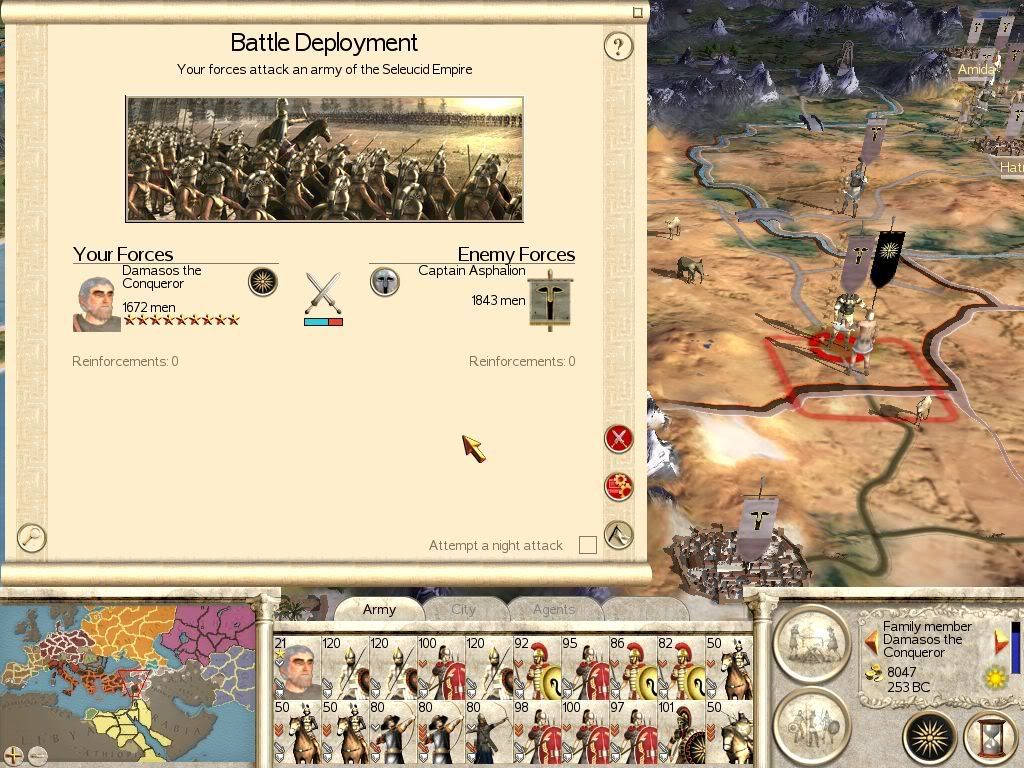Open the battle deployment help button
Image resolution: width=1024 pixels, height=768 pixels.
618,46
